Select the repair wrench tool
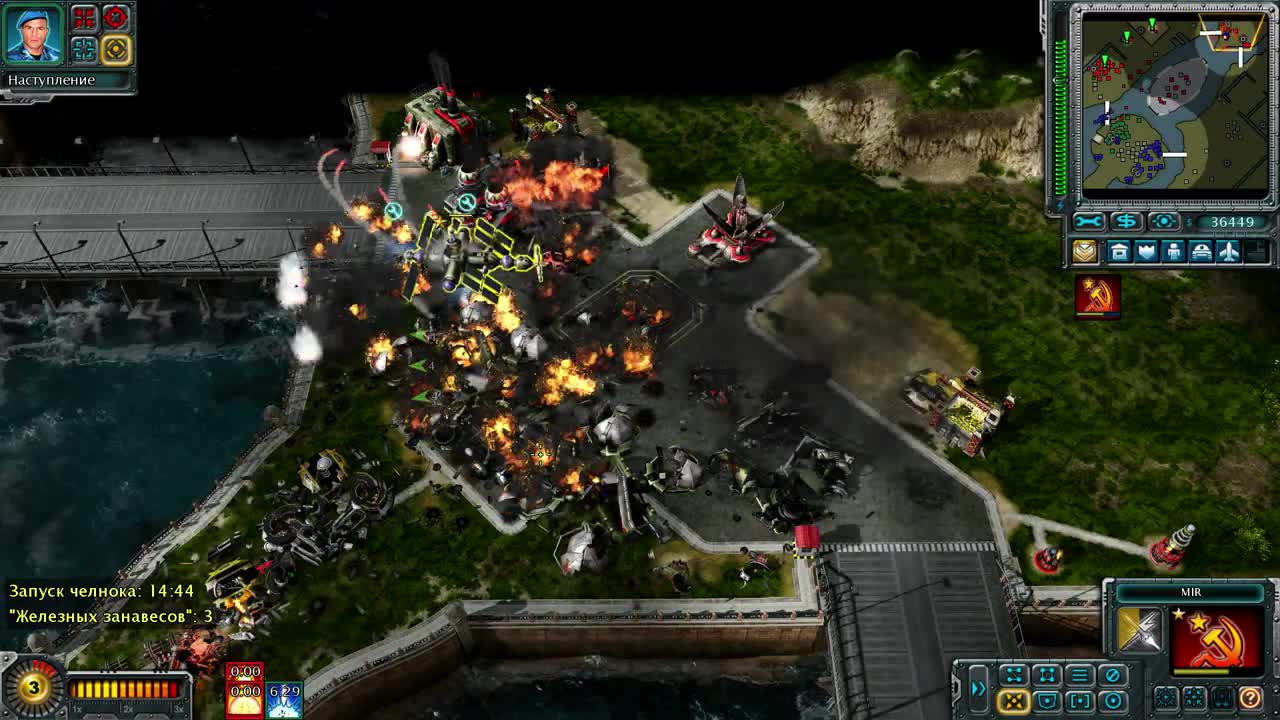 pyautogui.click(x=1089, y=221)
